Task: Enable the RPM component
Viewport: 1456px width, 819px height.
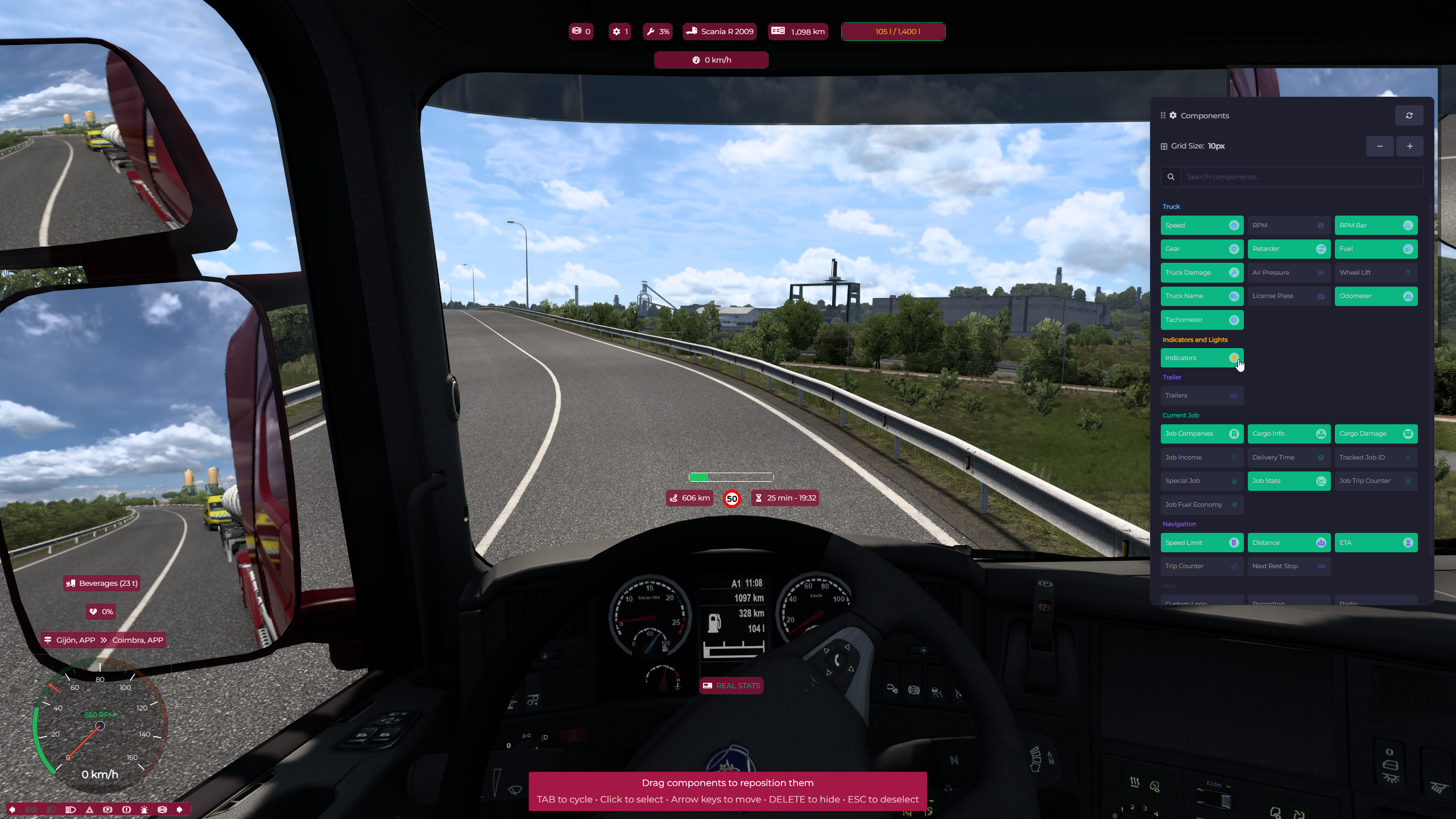Action: pos(1288,225)
